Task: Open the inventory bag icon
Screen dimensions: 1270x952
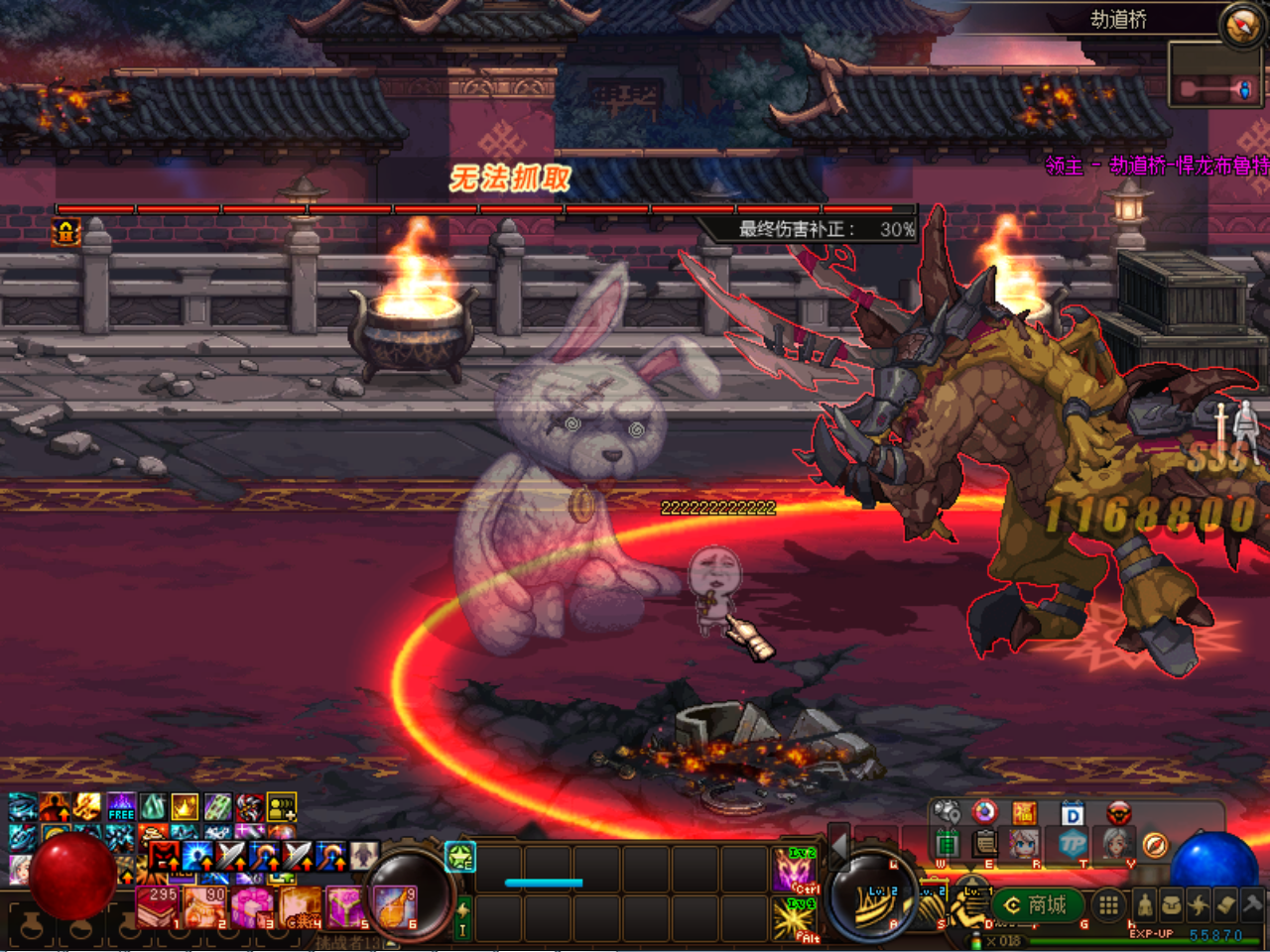Action: [x=1173, y=904]
